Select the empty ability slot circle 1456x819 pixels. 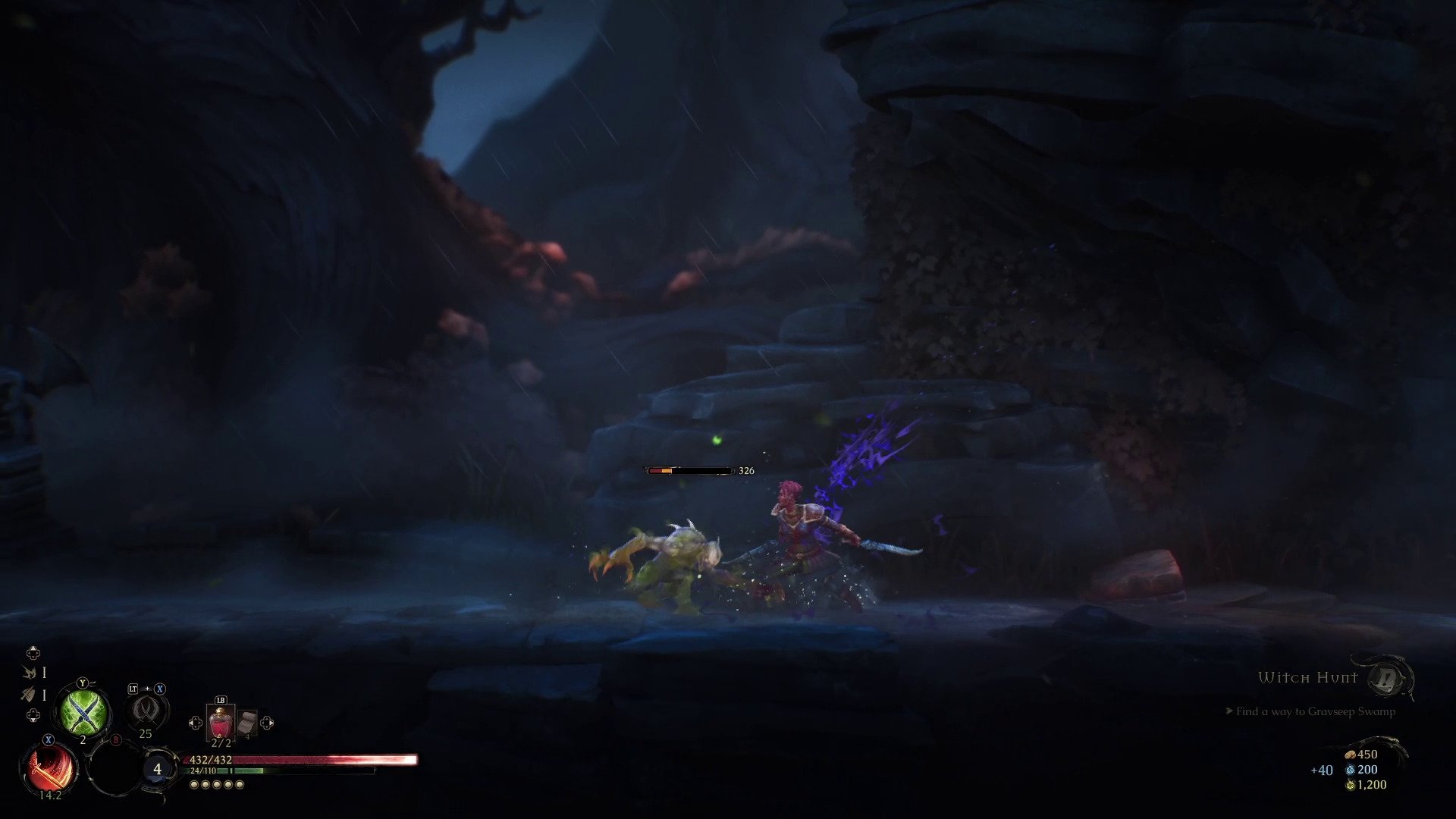coord(115,768)
